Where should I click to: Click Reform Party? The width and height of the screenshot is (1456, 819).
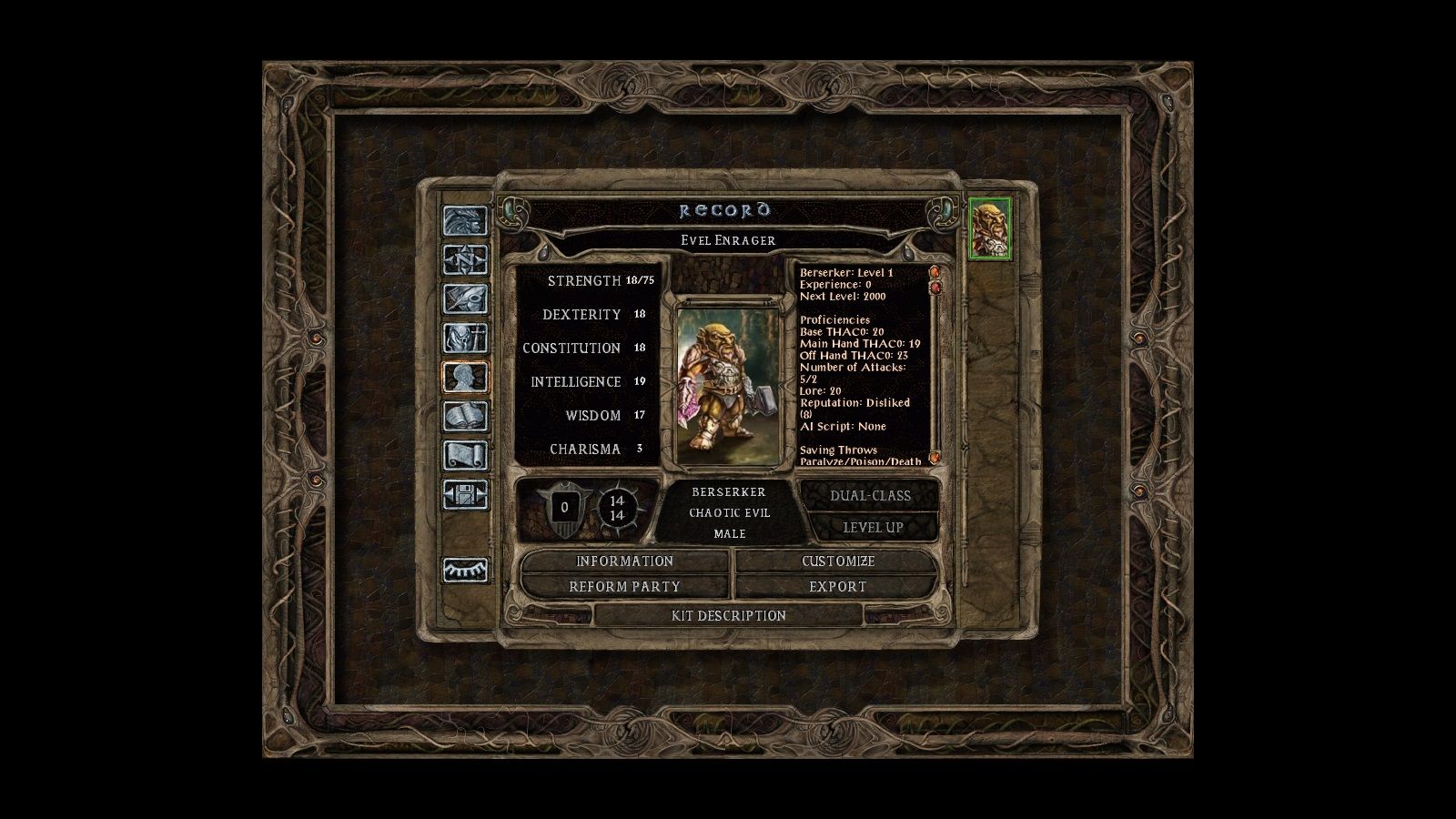click(623, 587)
